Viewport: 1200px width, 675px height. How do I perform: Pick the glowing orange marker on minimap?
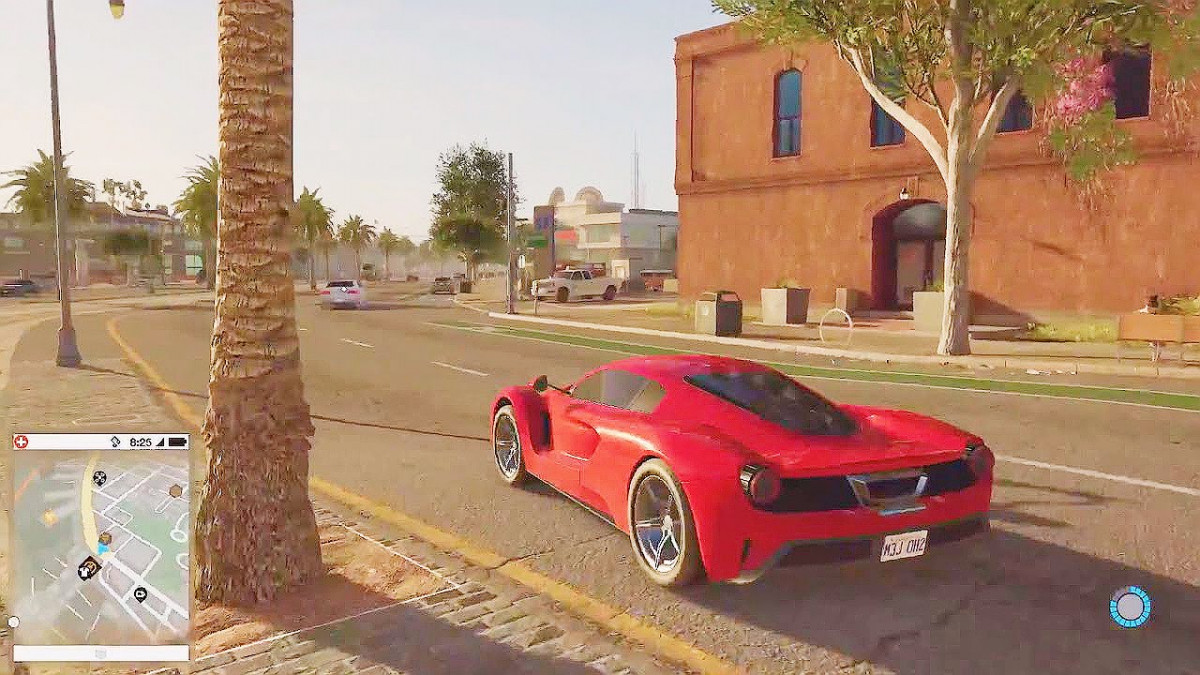coord(49,517)
